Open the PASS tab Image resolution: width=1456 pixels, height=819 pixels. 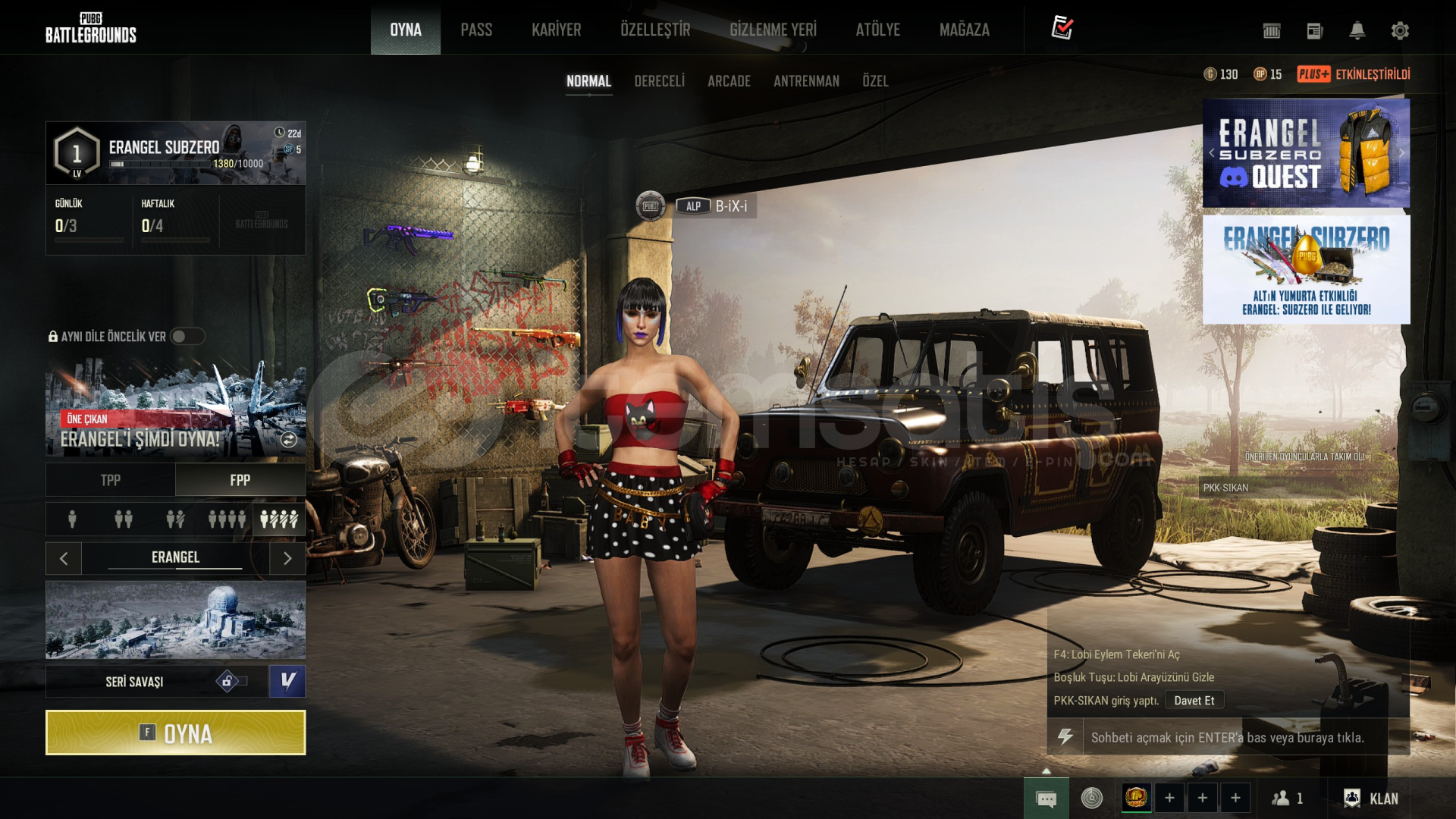[x=476, y=30]
